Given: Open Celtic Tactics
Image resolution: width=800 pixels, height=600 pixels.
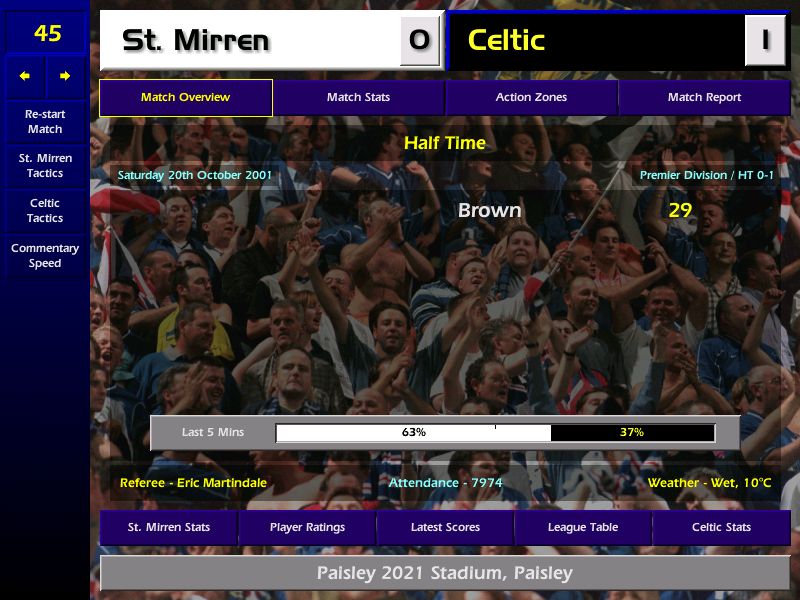Looking at the screenshot, I should point(45,211).
